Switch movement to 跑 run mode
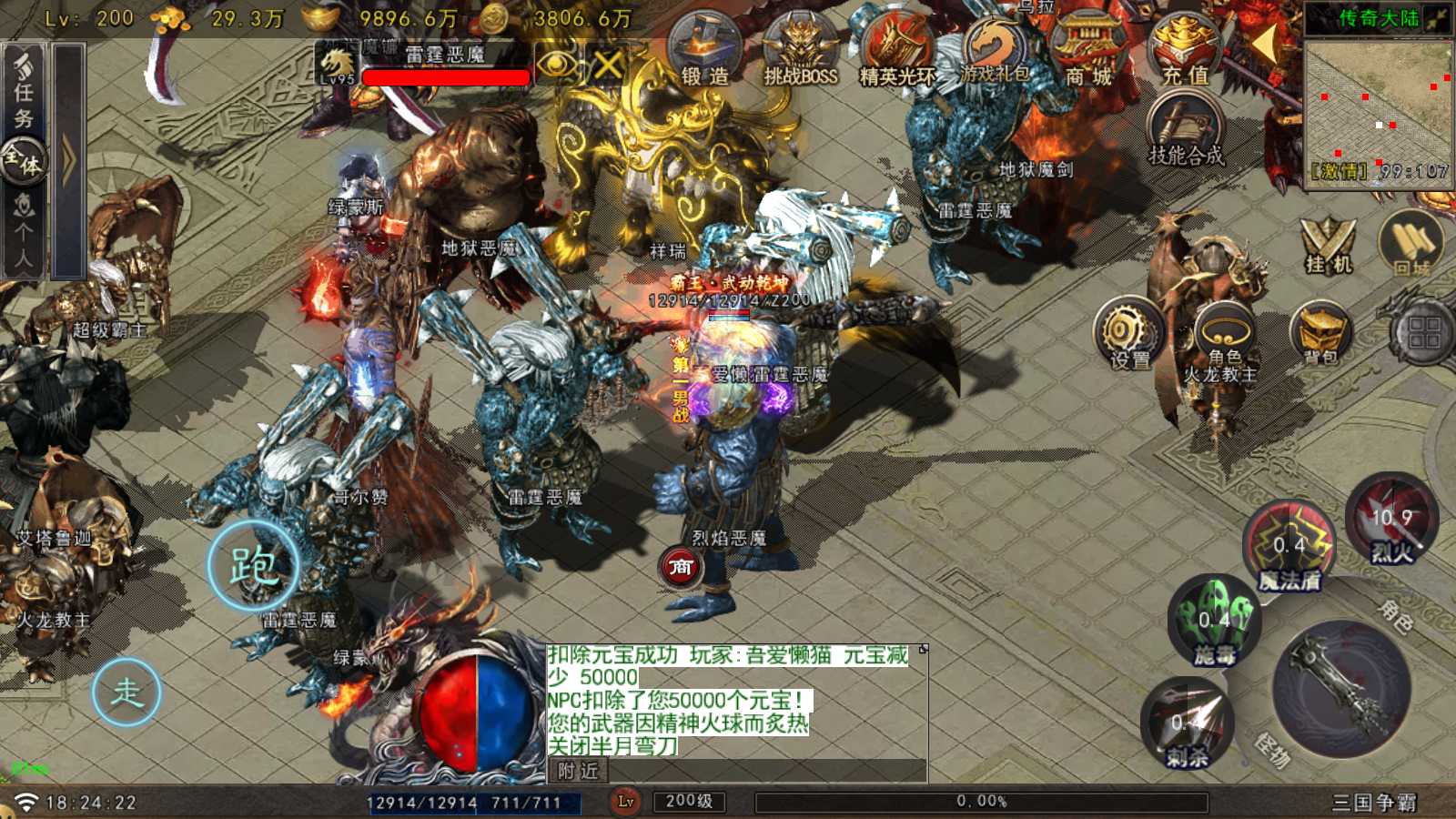This screenshot has height=819, width=1456. click(x=253, y=566)
